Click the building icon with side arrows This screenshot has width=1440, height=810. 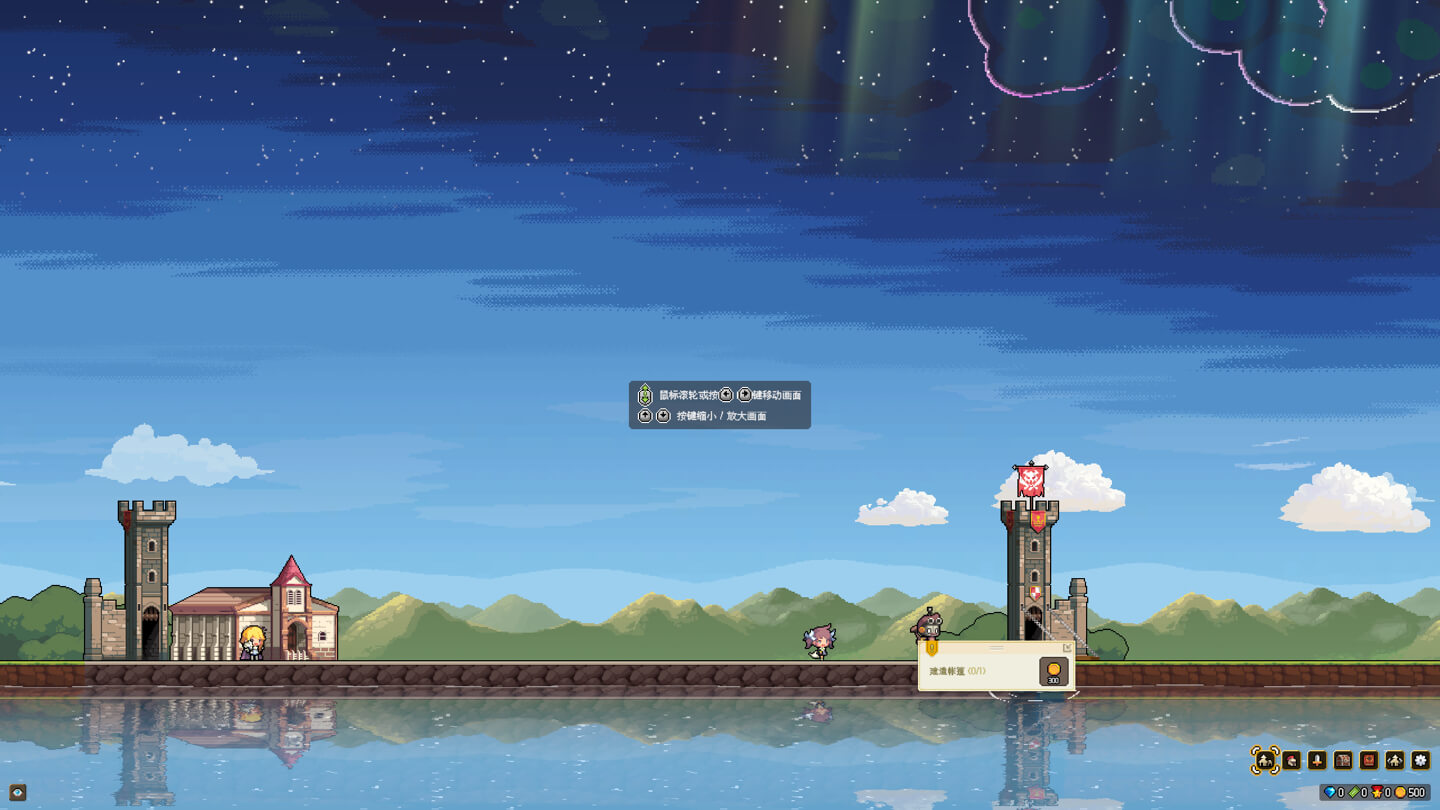[1395, 761]
